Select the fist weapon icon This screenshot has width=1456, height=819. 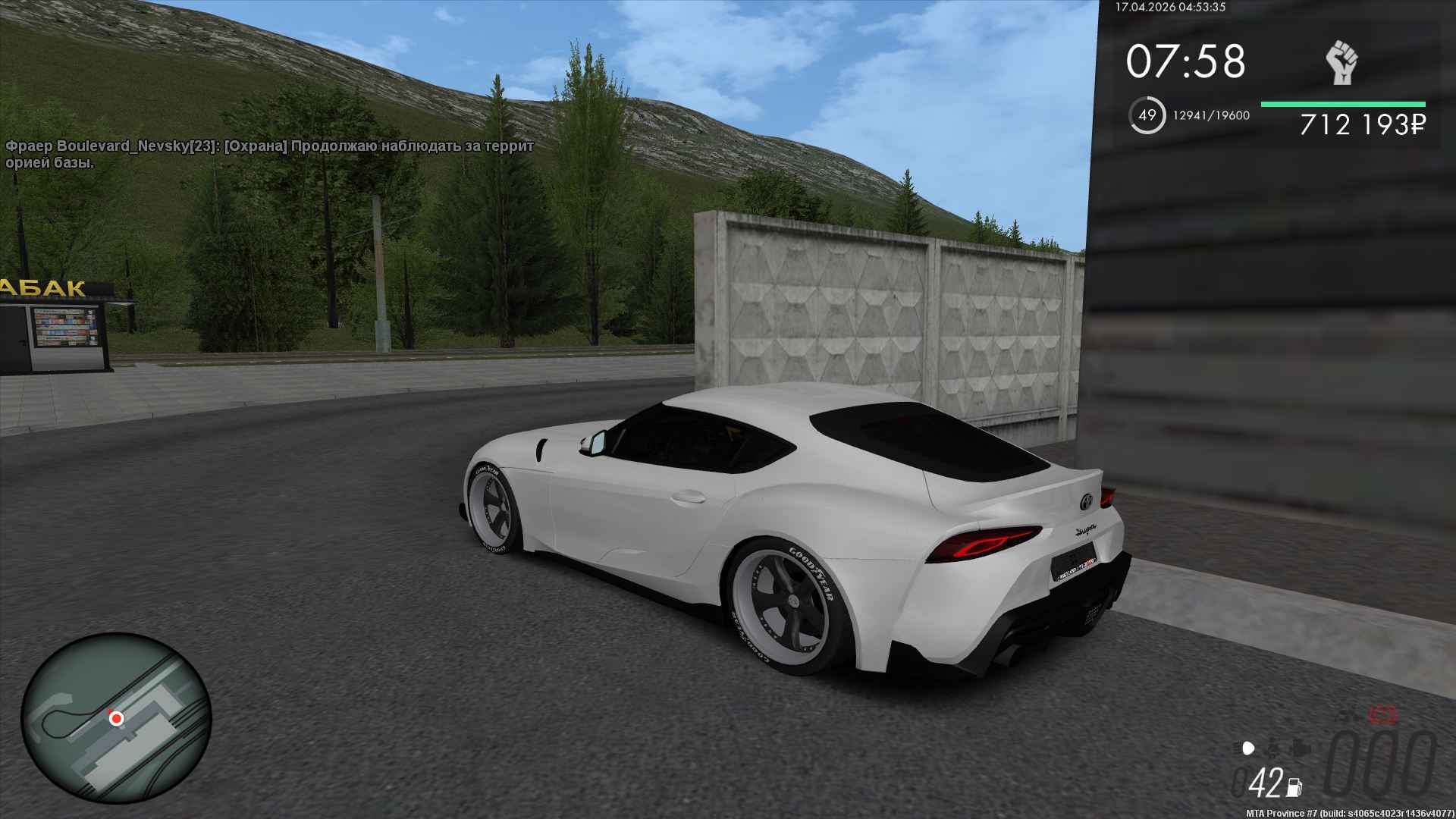coord(1341,63)
